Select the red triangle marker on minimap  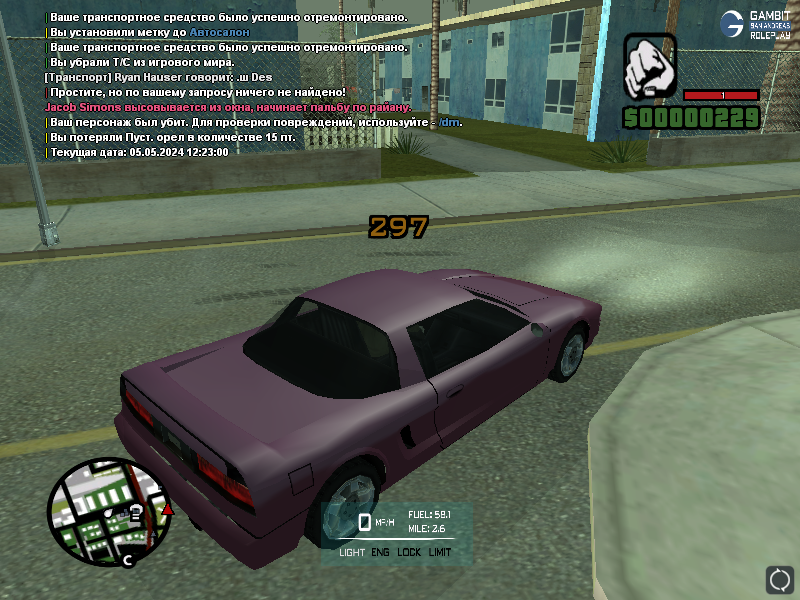tap(168, 509)
